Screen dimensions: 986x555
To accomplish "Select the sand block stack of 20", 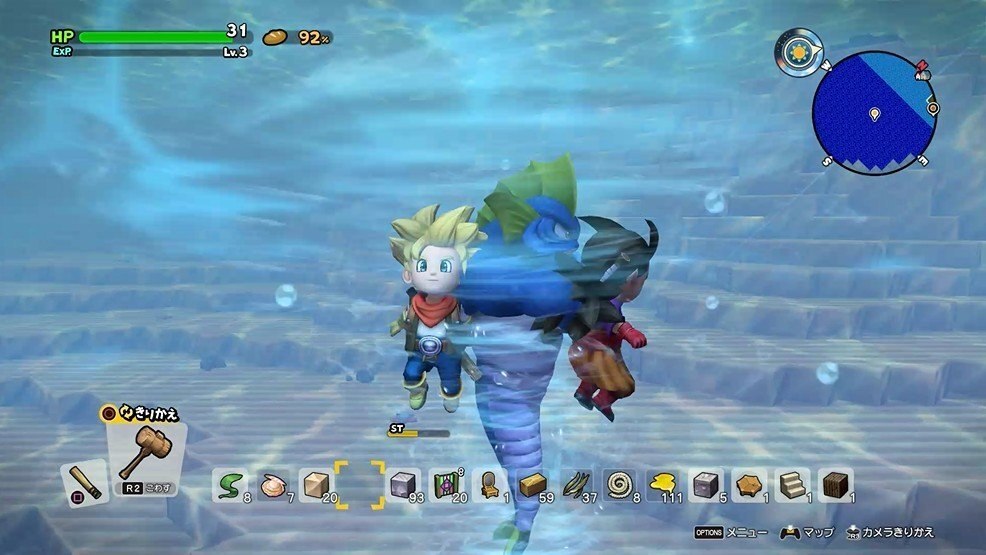I will (x=316, y=485).
